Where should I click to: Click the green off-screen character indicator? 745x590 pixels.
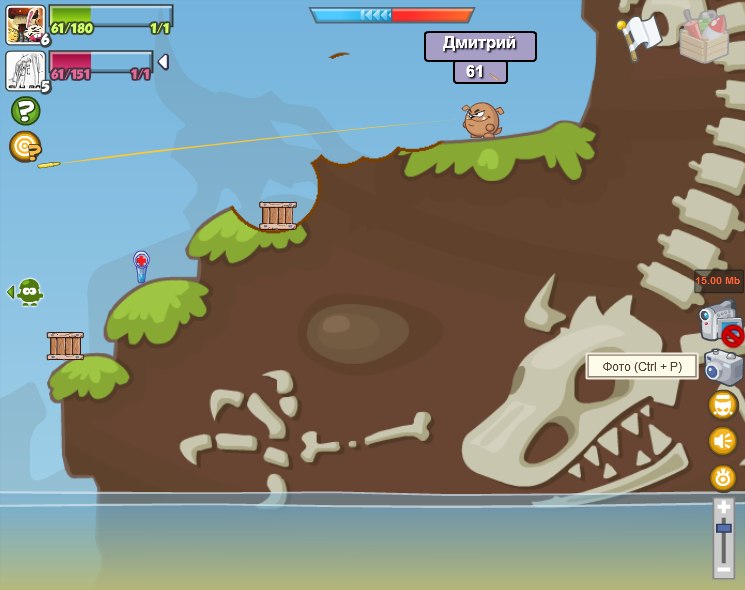[x=28, y=291]
